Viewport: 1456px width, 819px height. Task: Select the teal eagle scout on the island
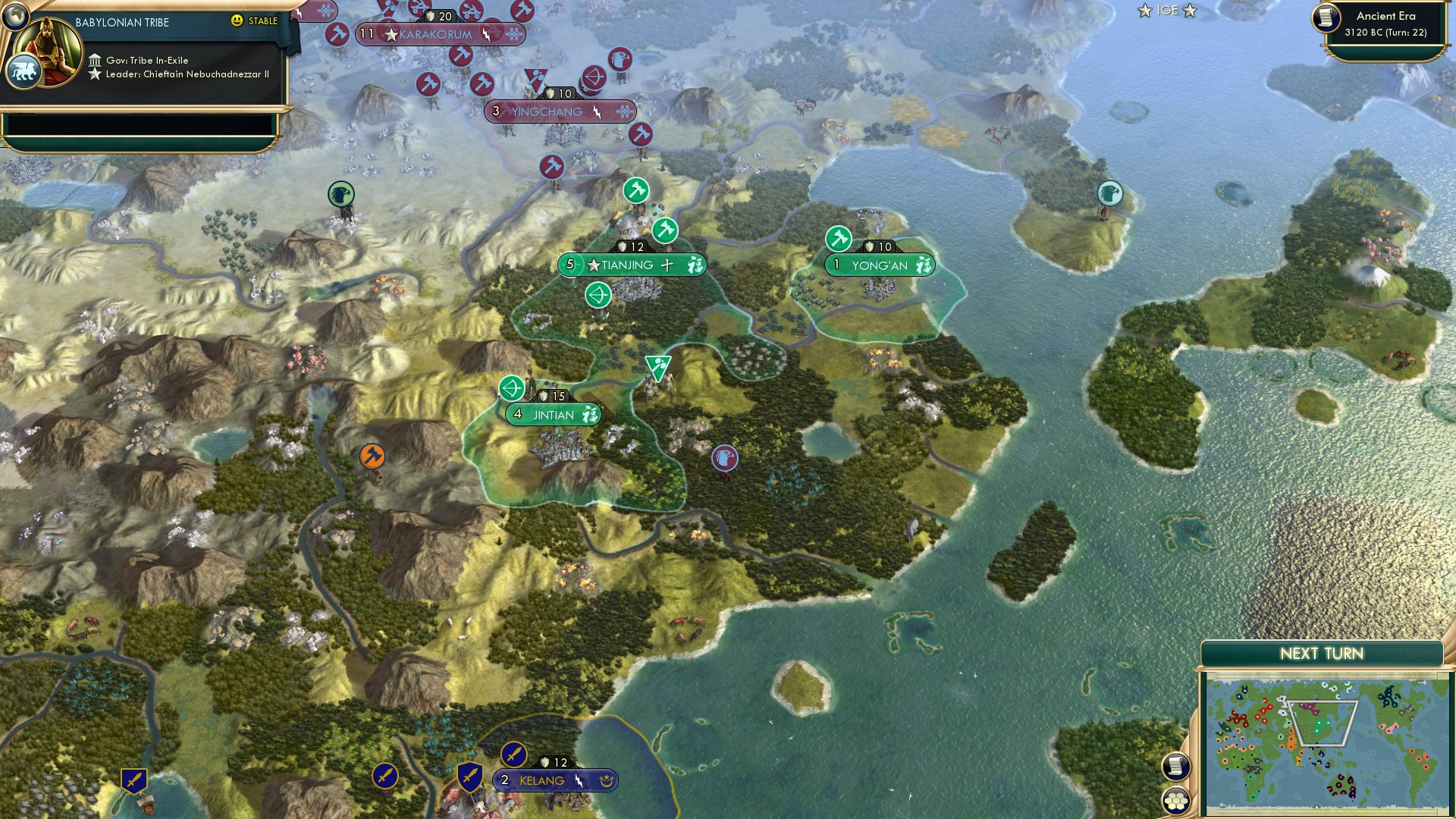tap(1109, 193)
